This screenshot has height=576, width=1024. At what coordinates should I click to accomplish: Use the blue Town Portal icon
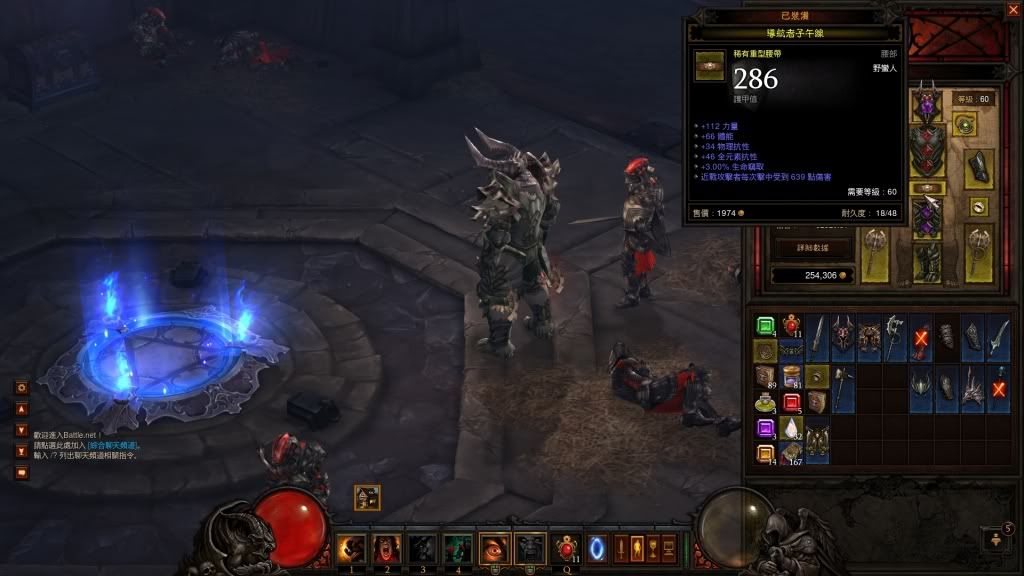pyautogui.click(x=599, y=547)
